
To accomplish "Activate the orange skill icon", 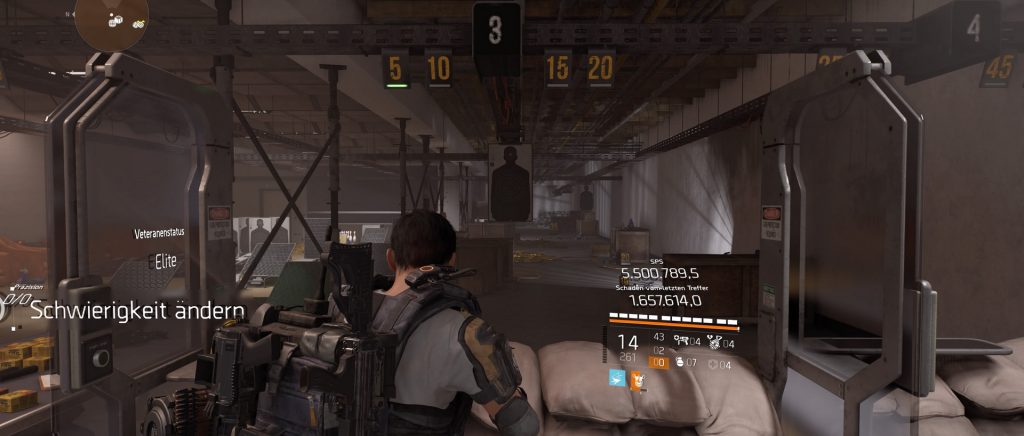I will [x=637, y=379].
